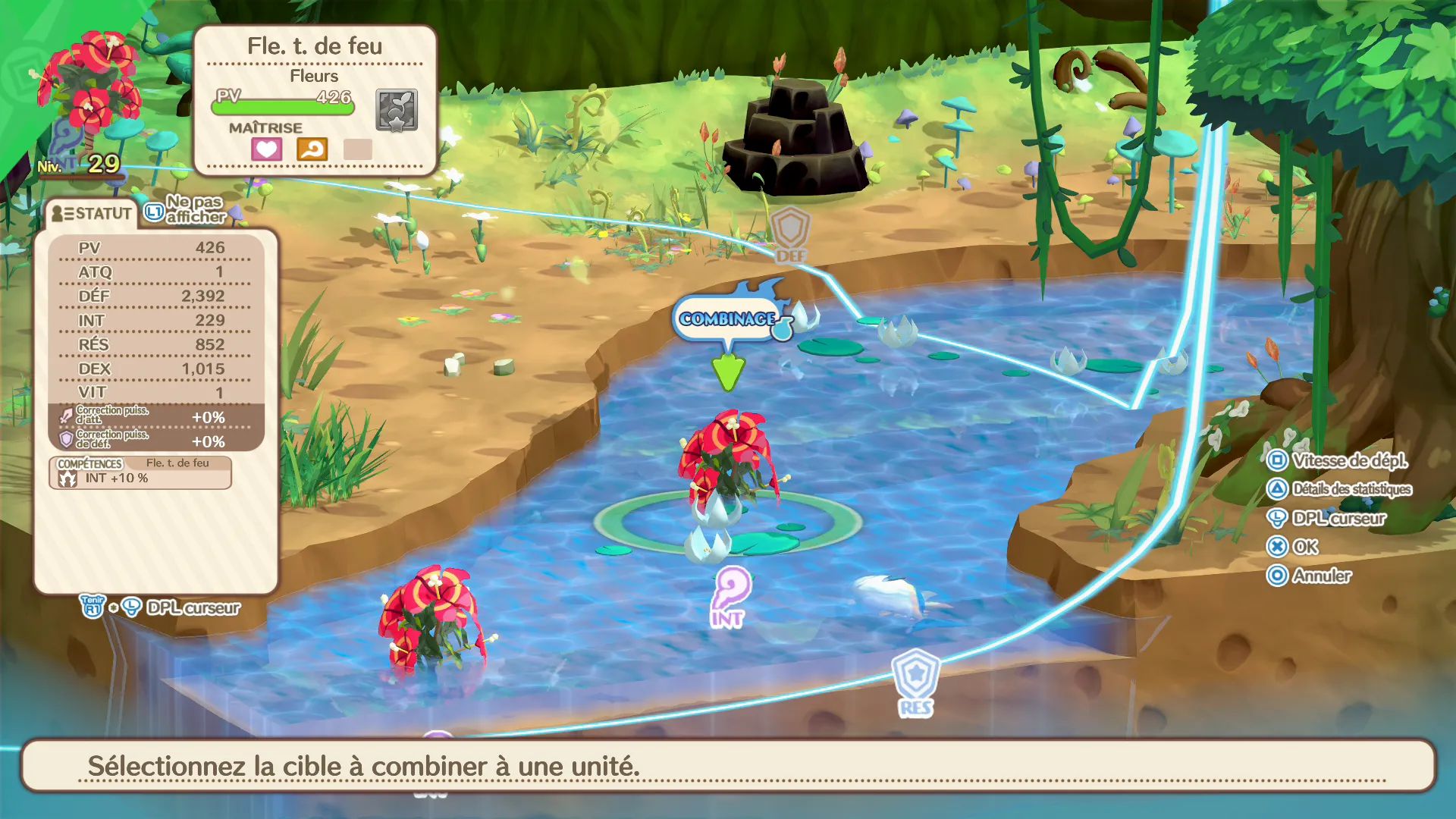Select the orange swirl mastery icon
The width and height of the screenshot is (1456, 819).
pos(312,149)
